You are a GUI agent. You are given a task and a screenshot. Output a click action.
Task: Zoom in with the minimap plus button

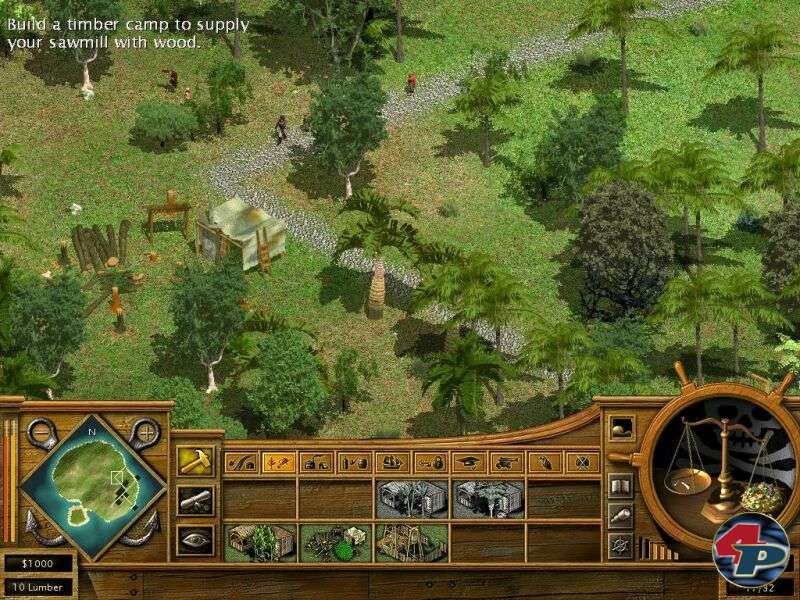[145, 432]
